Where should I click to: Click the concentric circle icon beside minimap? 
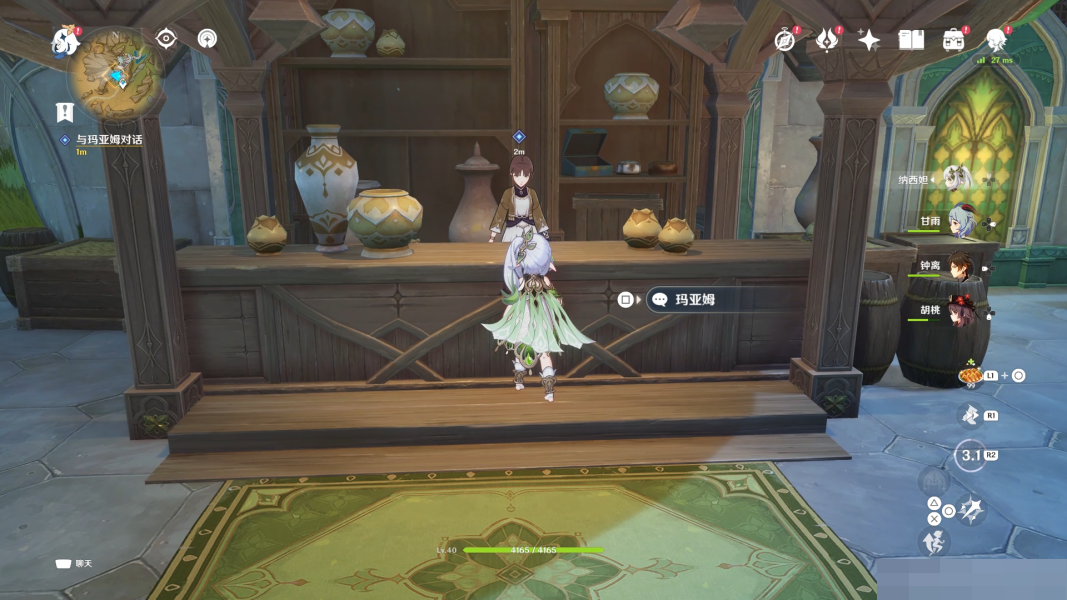207,39
